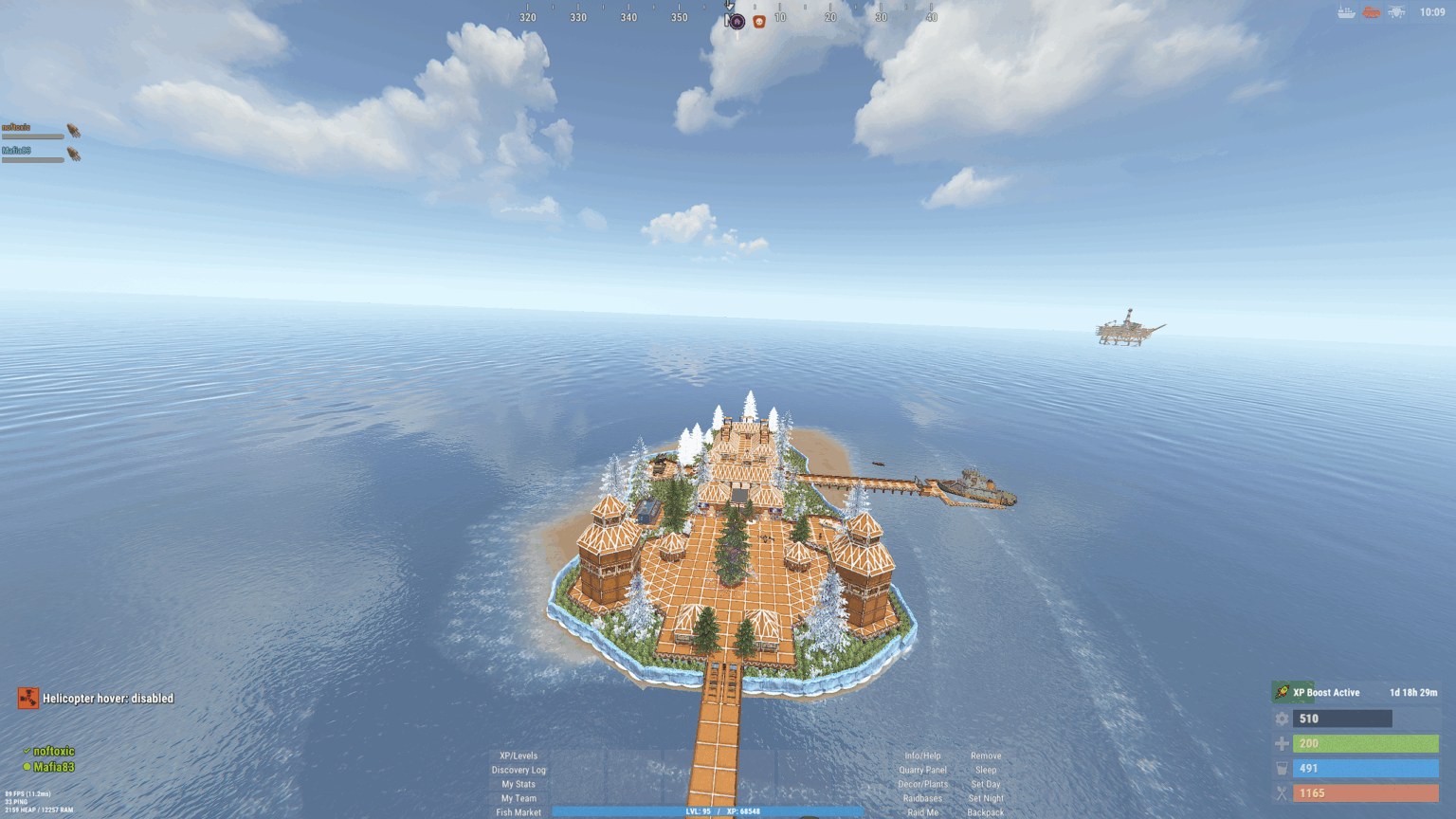Click the Raid Me option

pyautogui.click(x=922, y=812)
